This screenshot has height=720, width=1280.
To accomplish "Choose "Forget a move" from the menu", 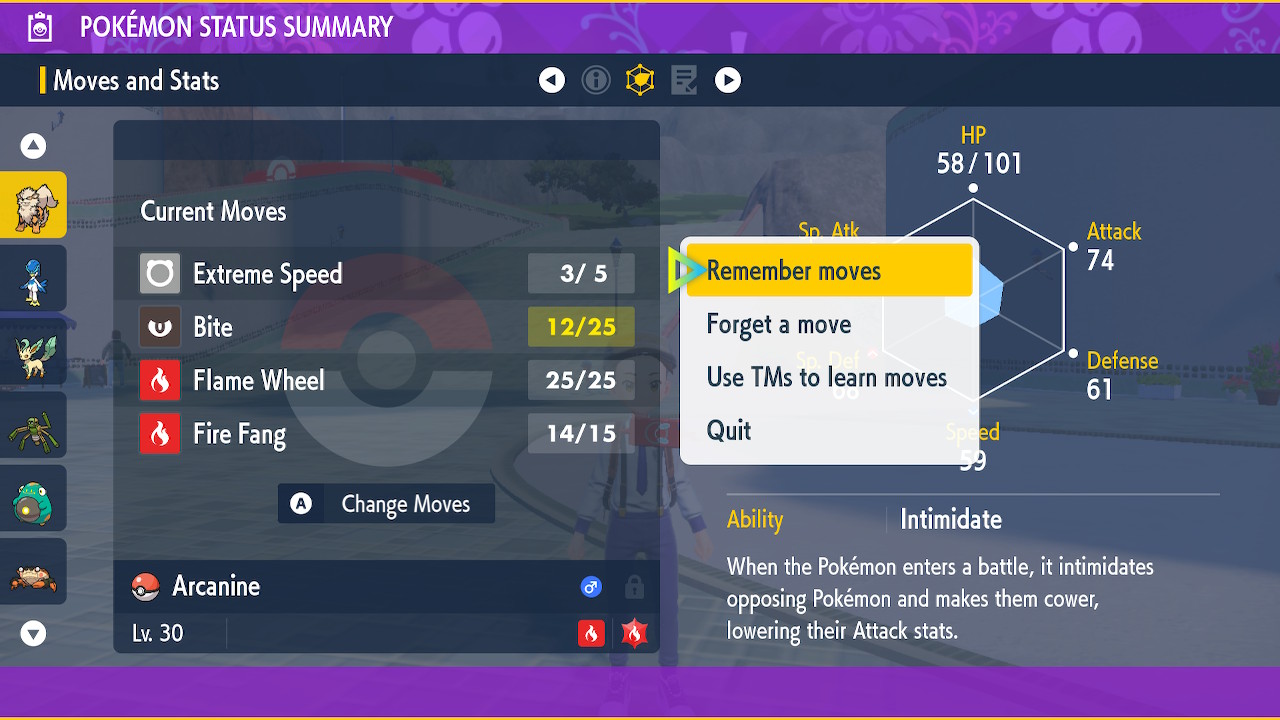I will 779,324.
